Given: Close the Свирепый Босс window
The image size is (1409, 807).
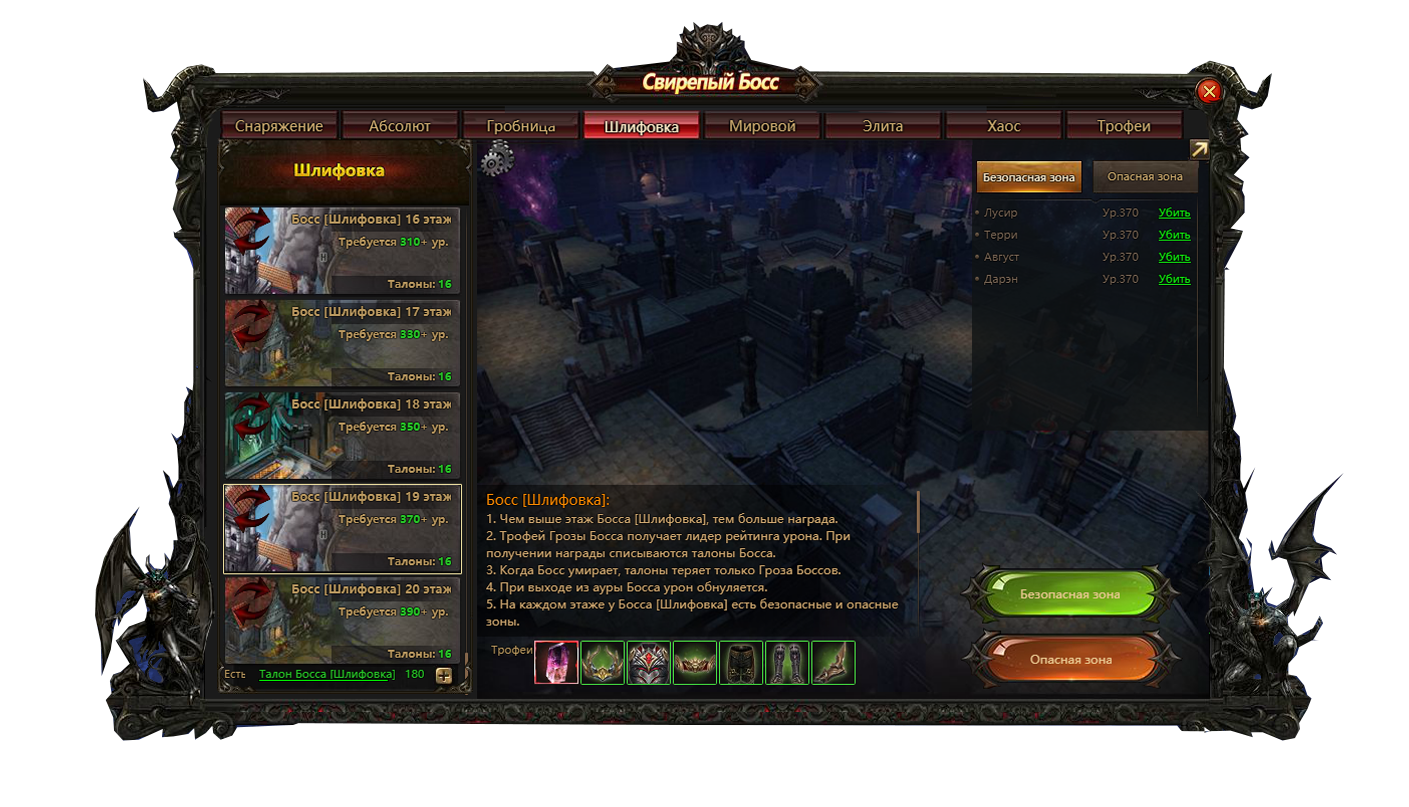Looking at the screenshot, I should point(1209,92).
